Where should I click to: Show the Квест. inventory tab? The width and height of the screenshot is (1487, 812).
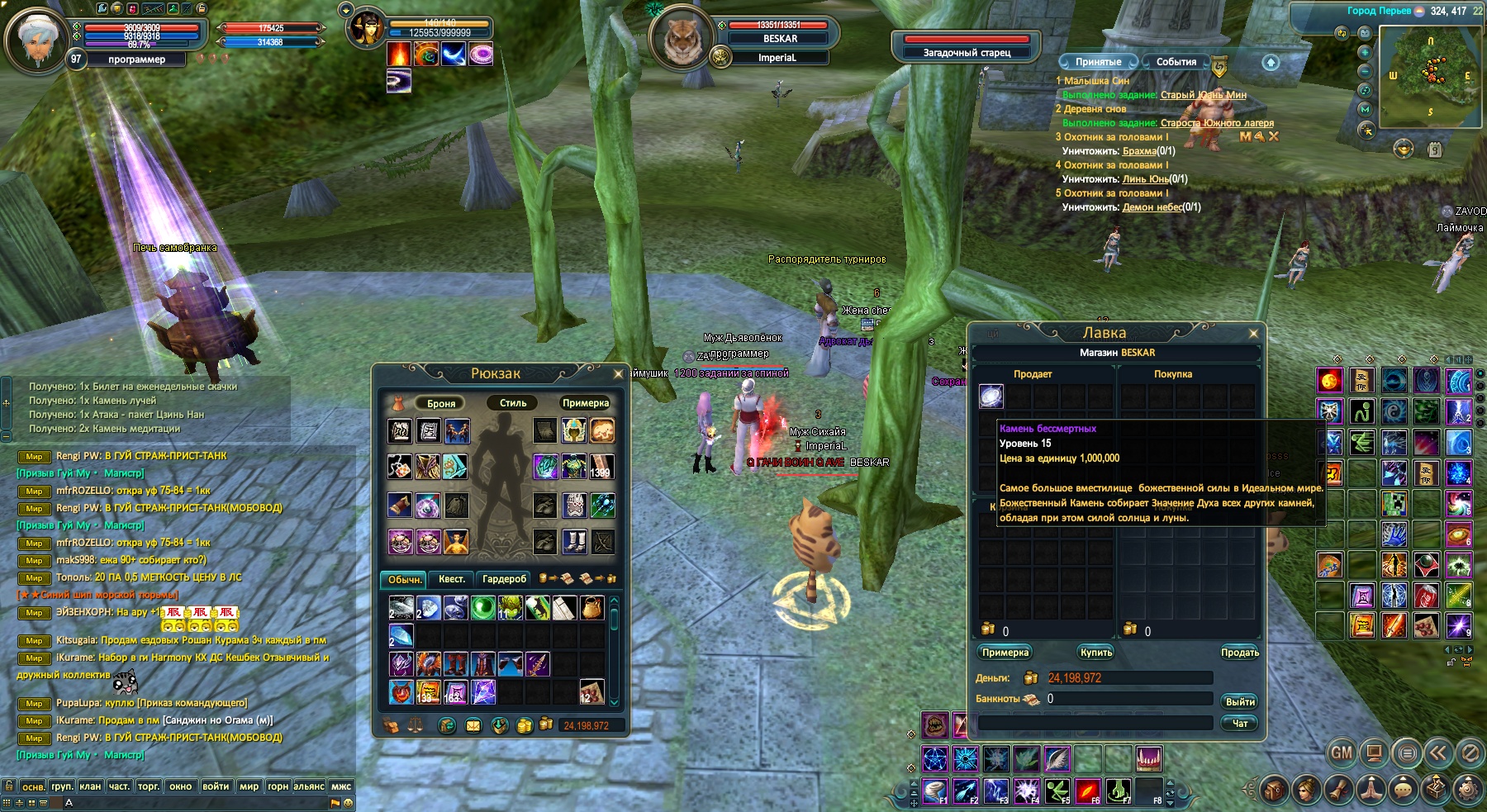click(x=451, y=579)
